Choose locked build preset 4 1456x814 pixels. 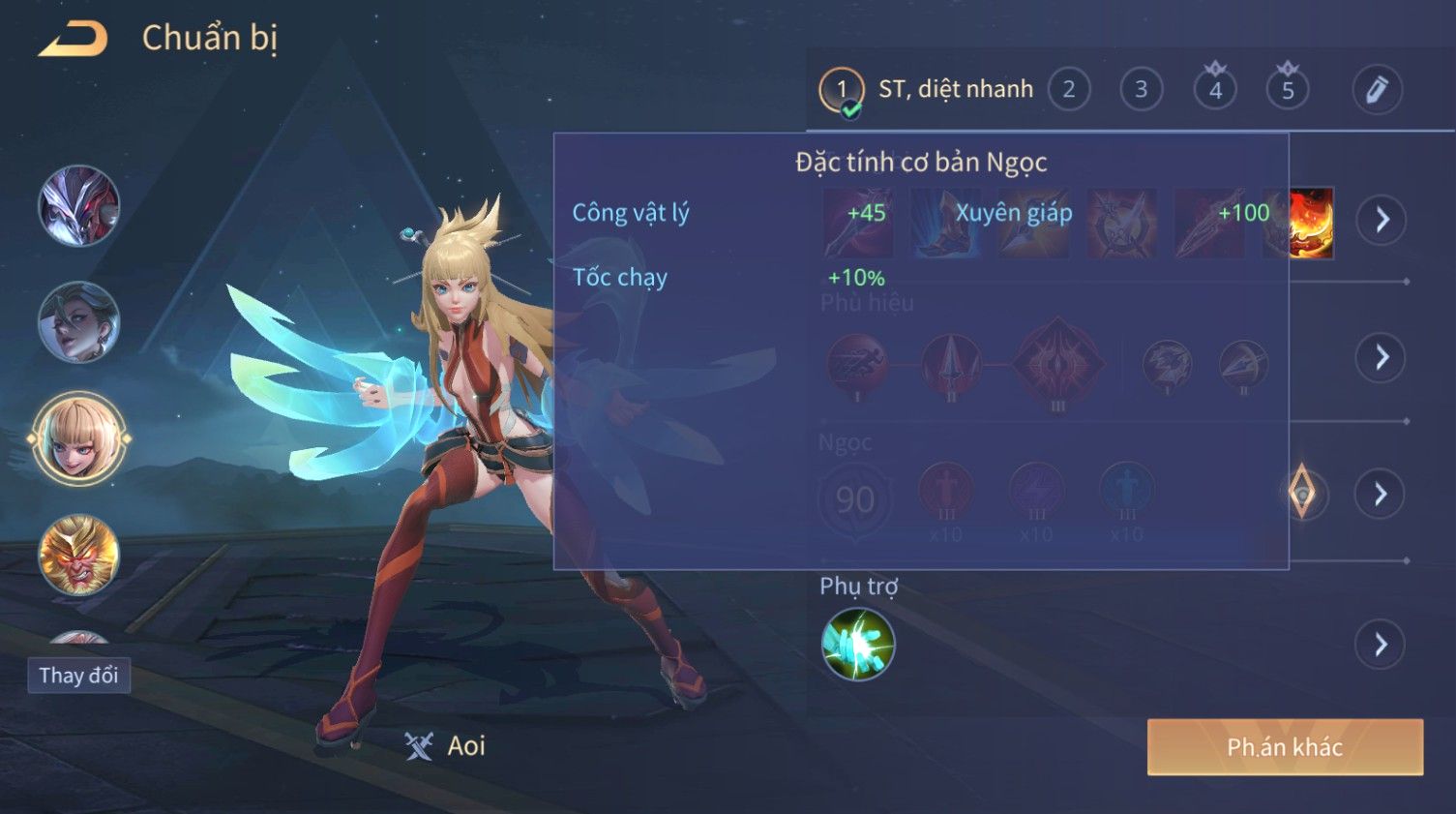[1215, 90]
